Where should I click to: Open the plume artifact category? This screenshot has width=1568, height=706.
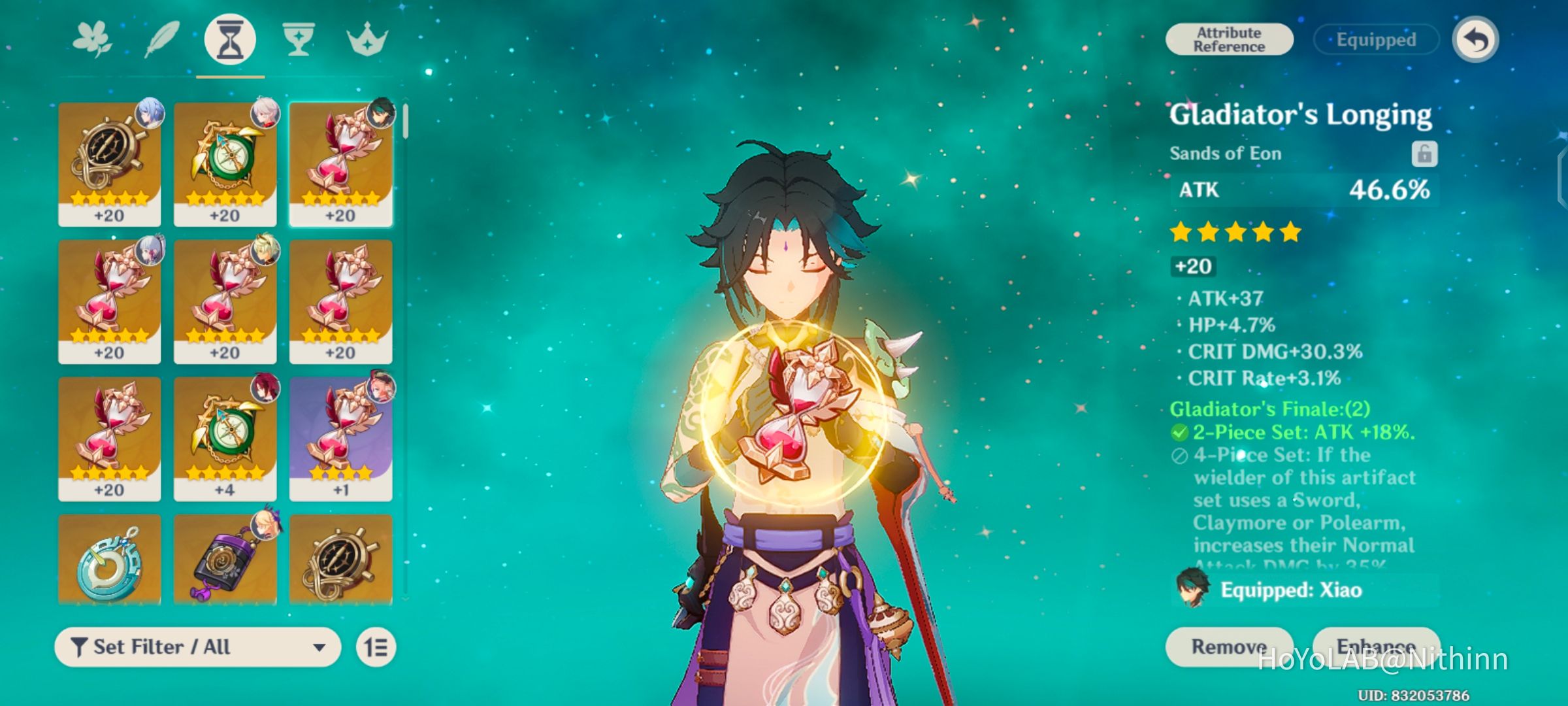[161, 41]
